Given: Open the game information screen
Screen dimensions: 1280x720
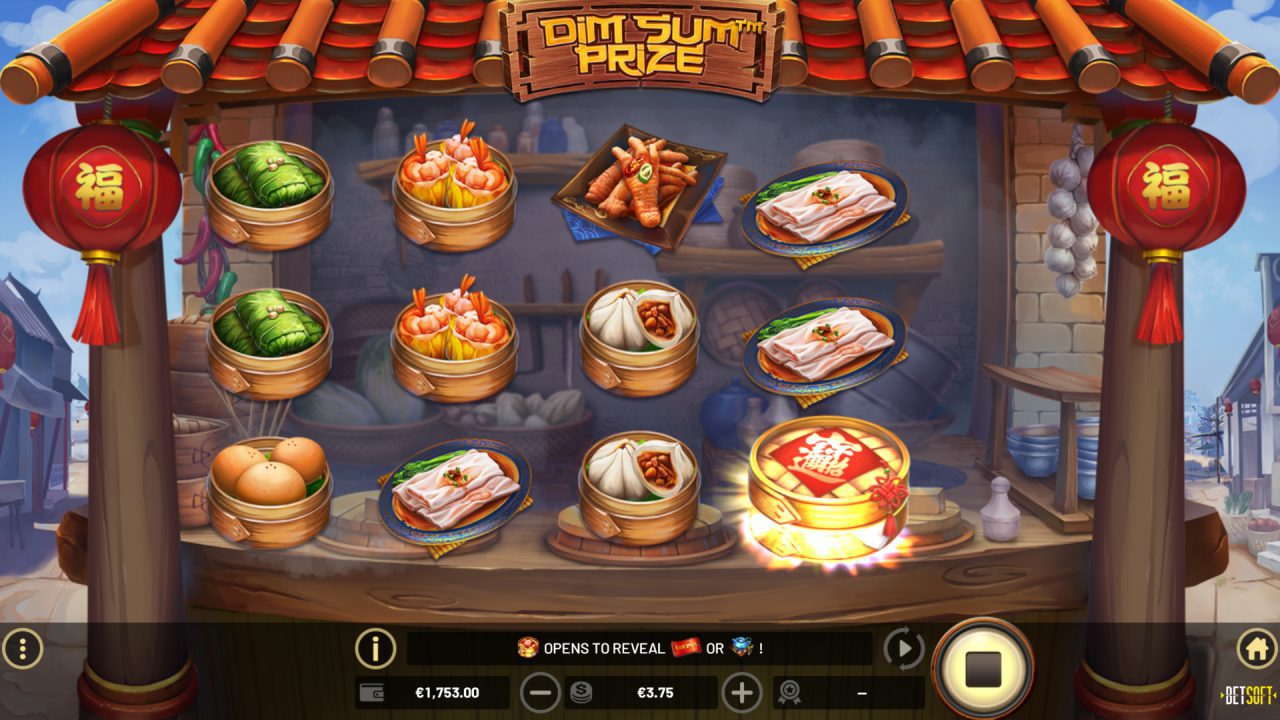Looking at the screenshot, I should (374, 648).
